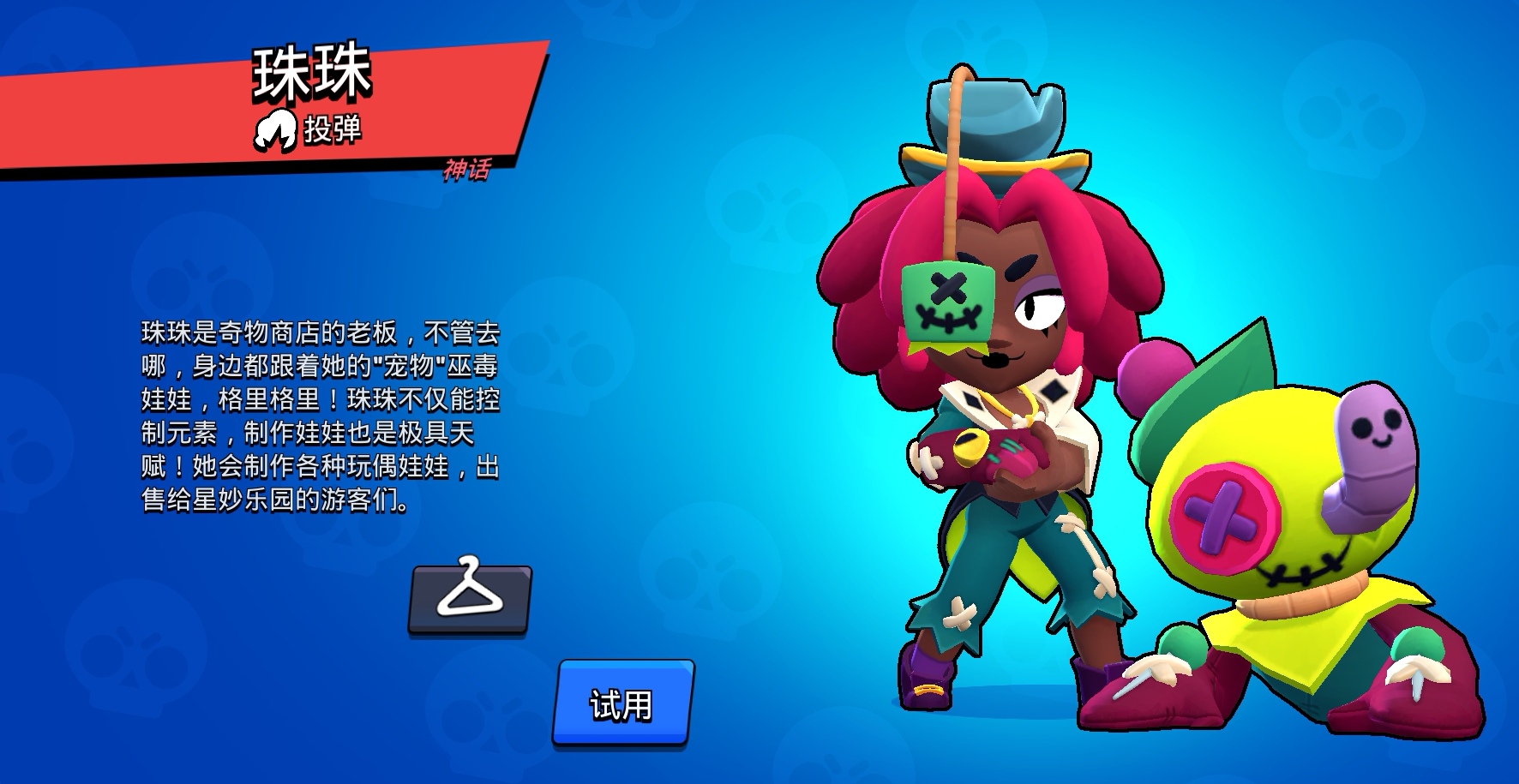Select the thrower class icon beside 投弹
The image size is (1519, 784).
(274, 130)
